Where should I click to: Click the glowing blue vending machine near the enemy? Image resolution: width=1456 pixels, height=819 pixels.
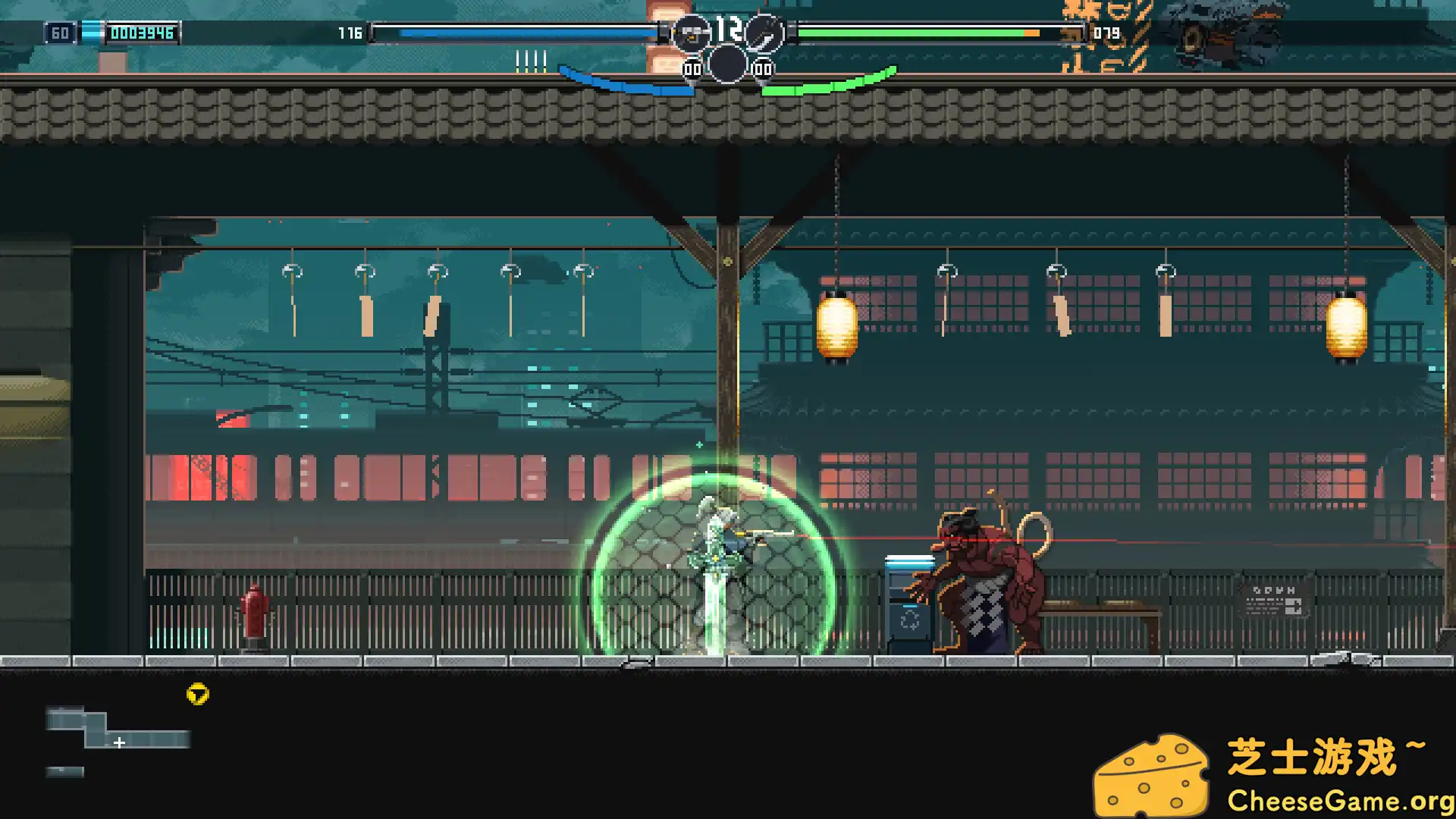point(908,599)
